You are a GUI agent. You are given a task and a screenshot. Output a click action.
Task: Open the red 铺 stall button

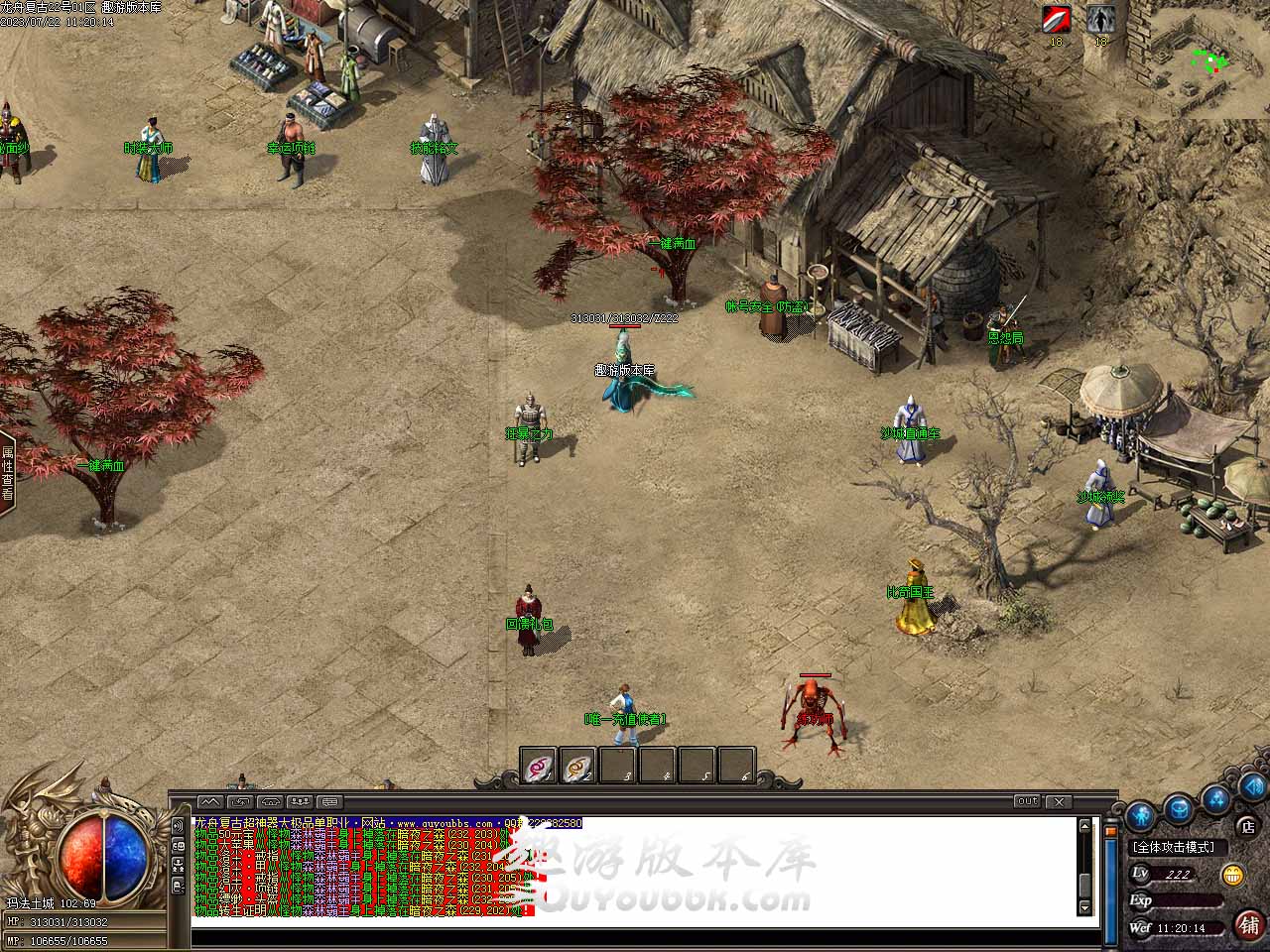[x=1249, y=924]
